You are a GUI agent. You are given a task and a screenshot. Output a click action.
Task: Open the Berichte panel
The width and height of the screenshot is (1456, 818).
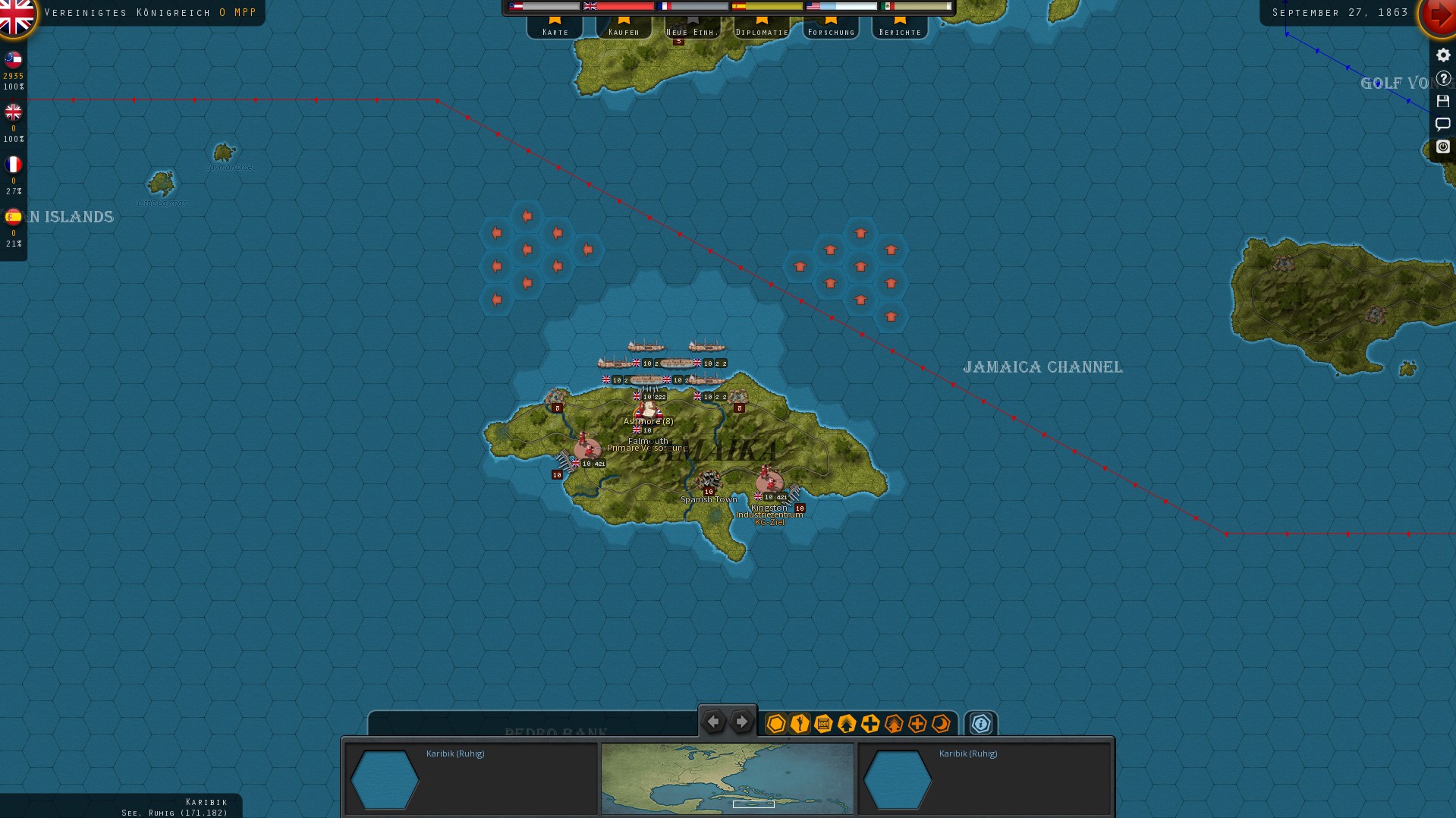(899, 30)
